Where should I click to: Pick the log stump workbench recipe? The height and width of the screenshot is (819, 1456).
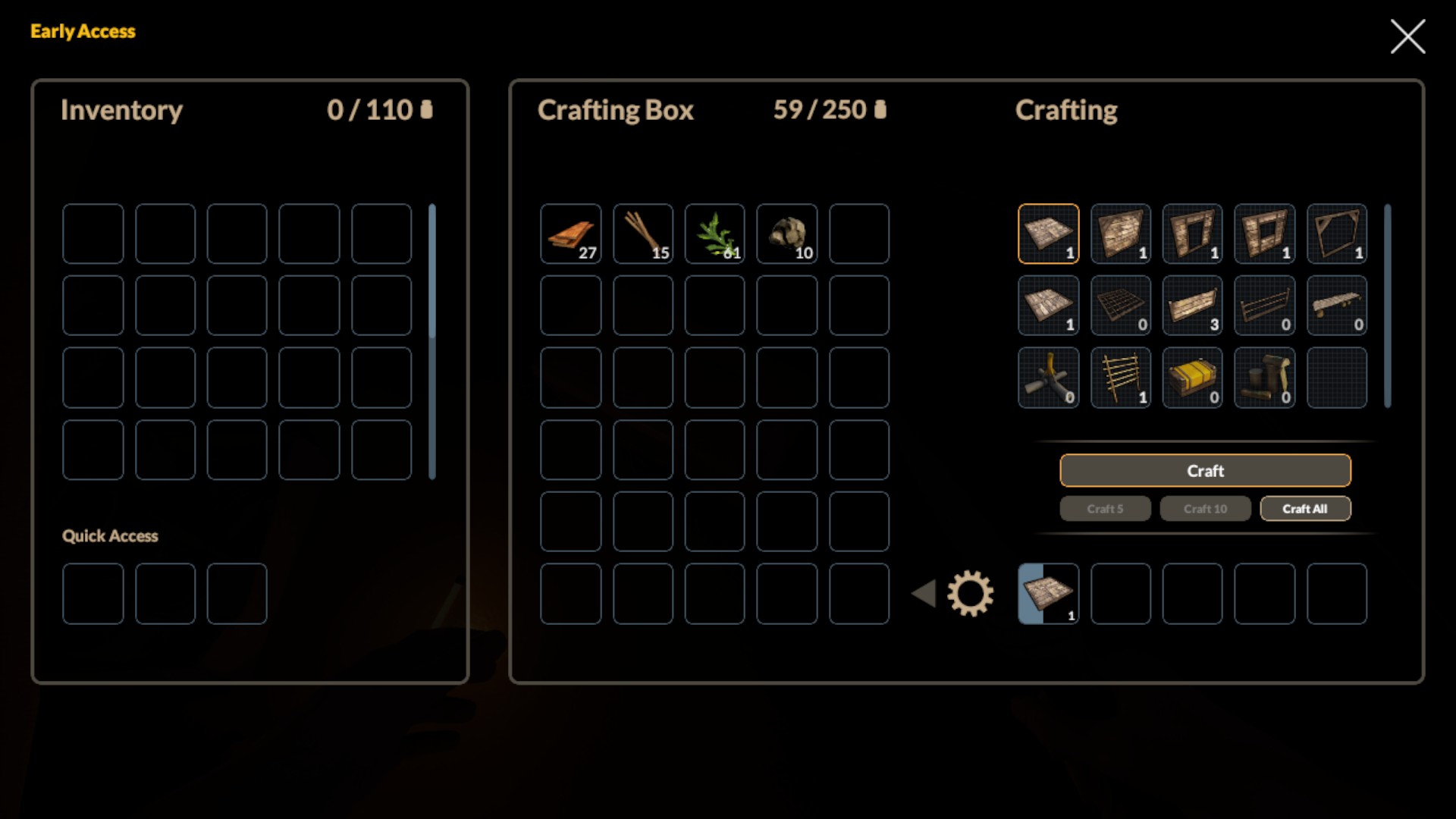[x=1265, y=378]
